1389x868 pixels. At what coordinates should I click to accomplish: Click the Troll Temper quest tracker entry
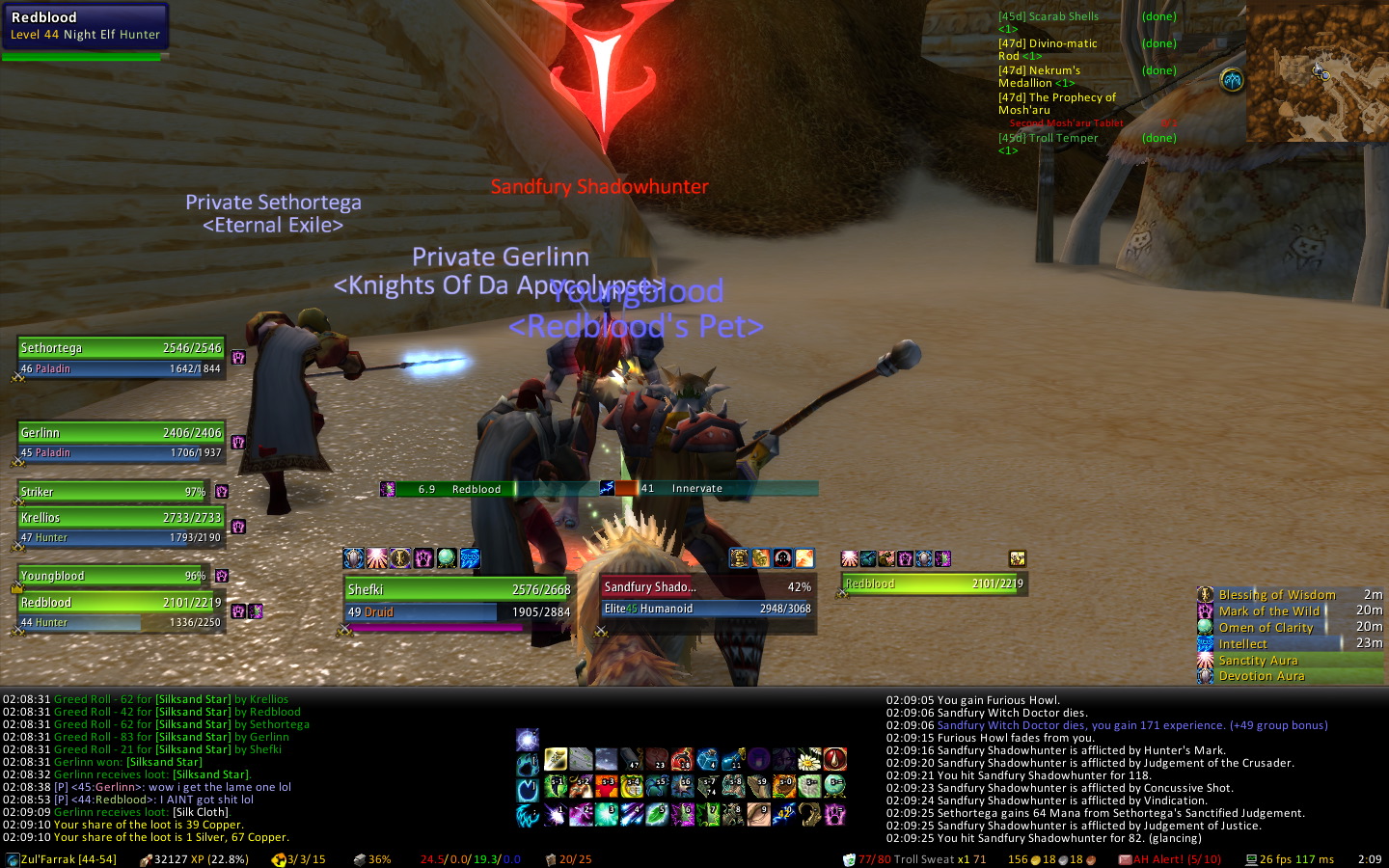tap(1049, 138)
